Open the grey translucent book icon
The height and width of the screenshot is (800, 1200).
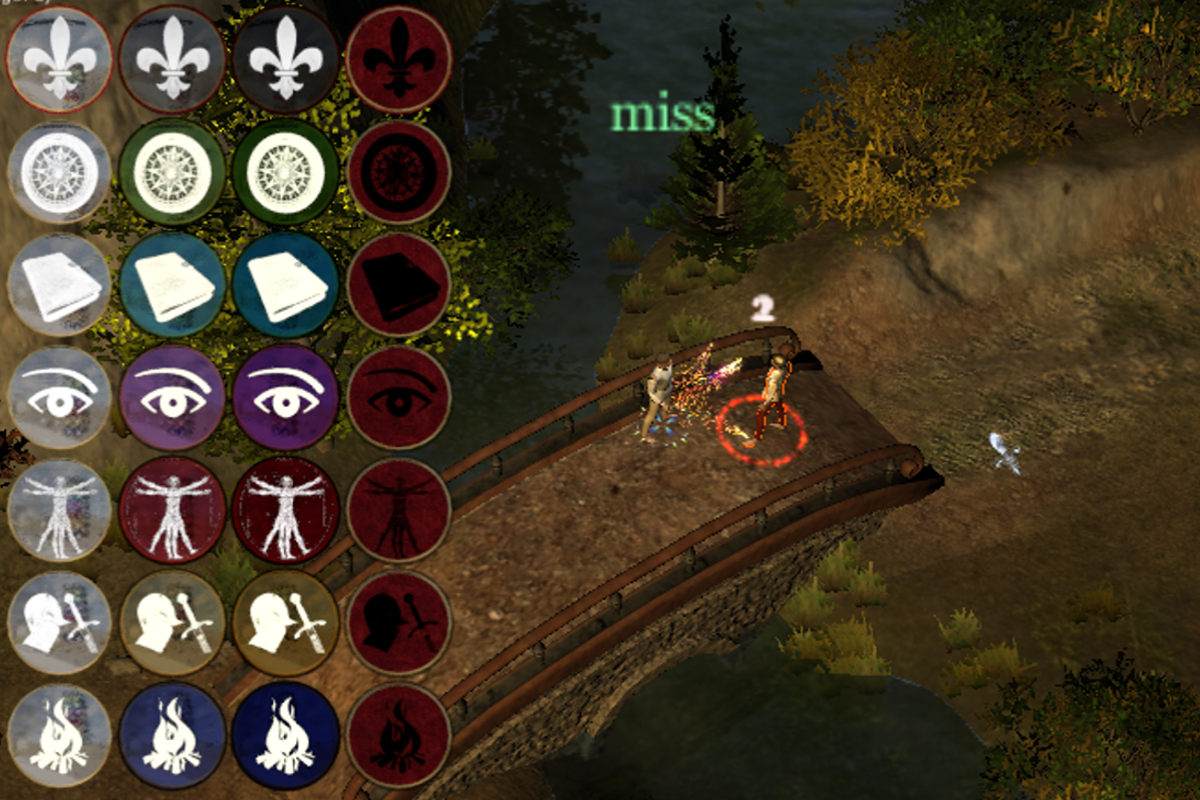click(60, 285)
